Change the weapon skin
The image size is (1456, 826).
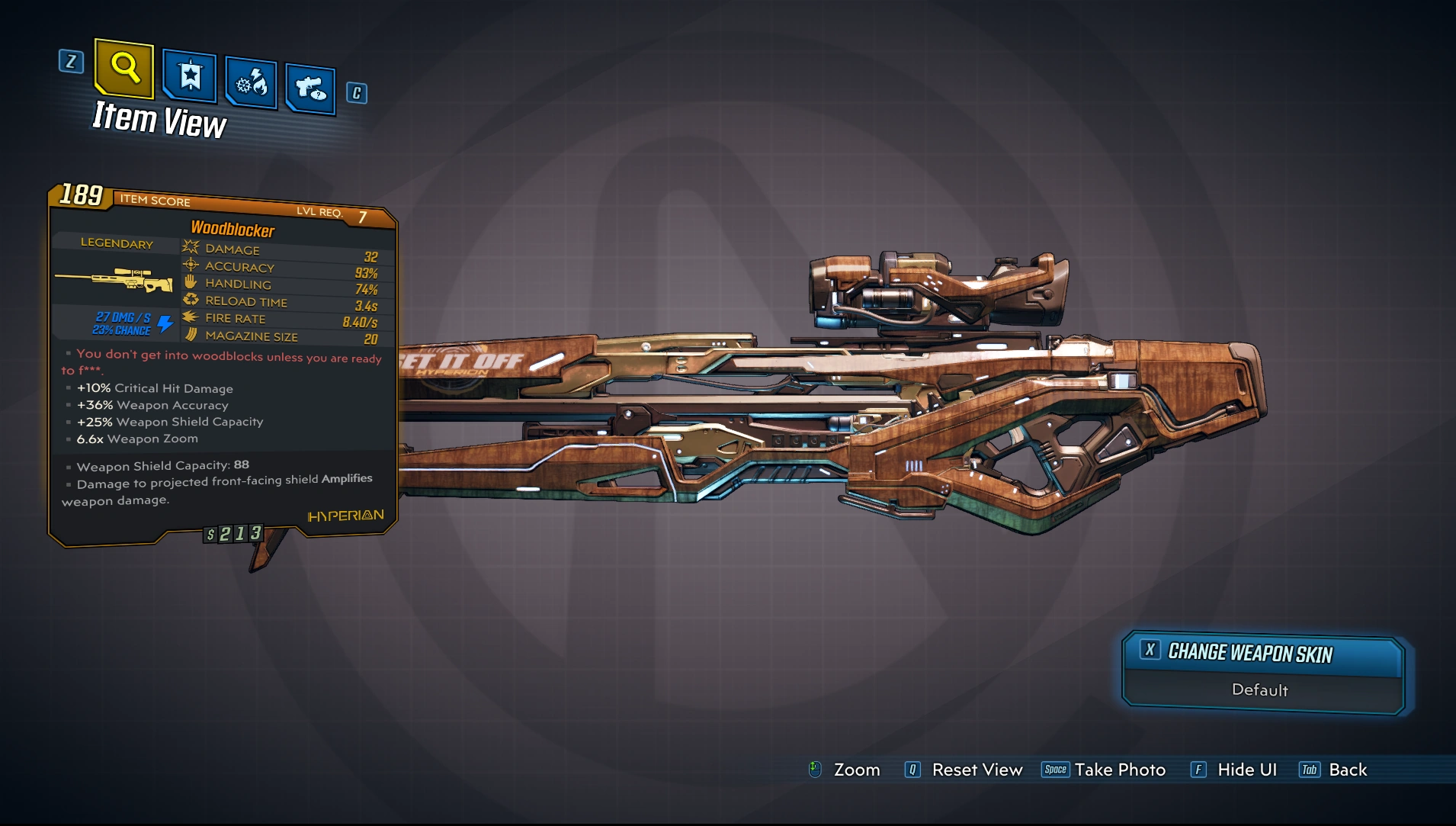pyautogui.click(x=1262, y=654)
